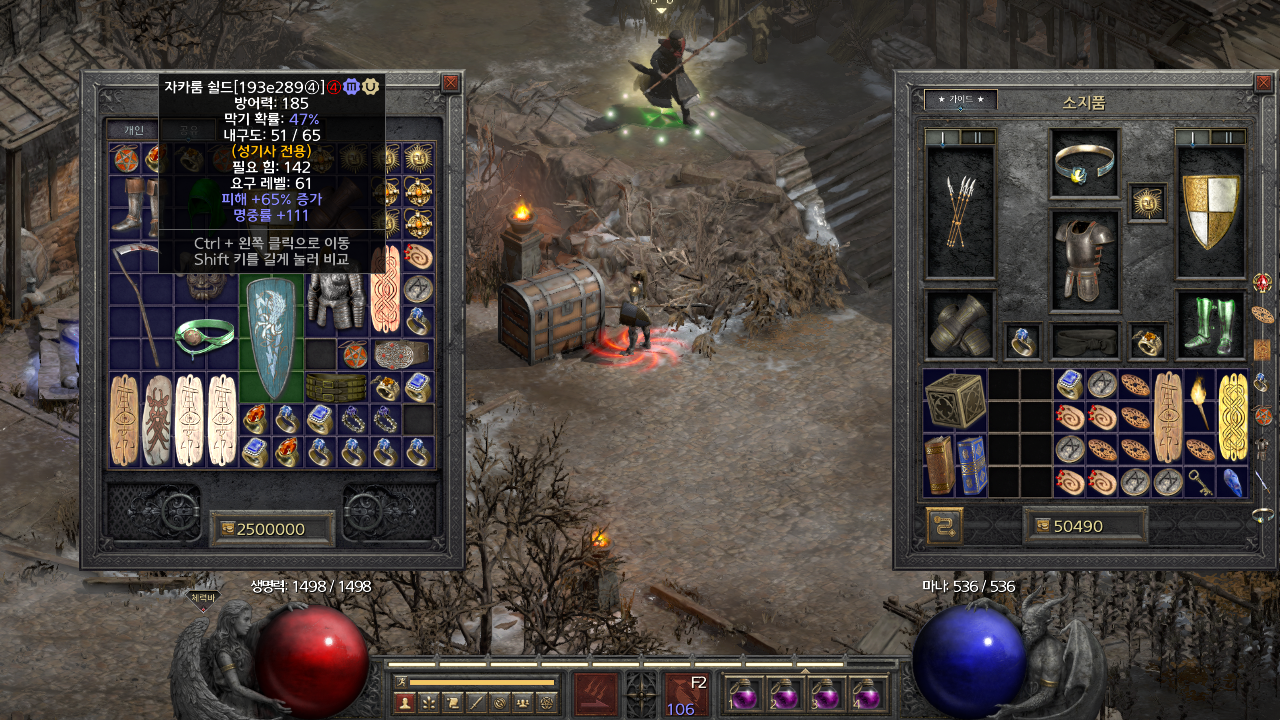Select the equipped javelins weapon slot

960,211
